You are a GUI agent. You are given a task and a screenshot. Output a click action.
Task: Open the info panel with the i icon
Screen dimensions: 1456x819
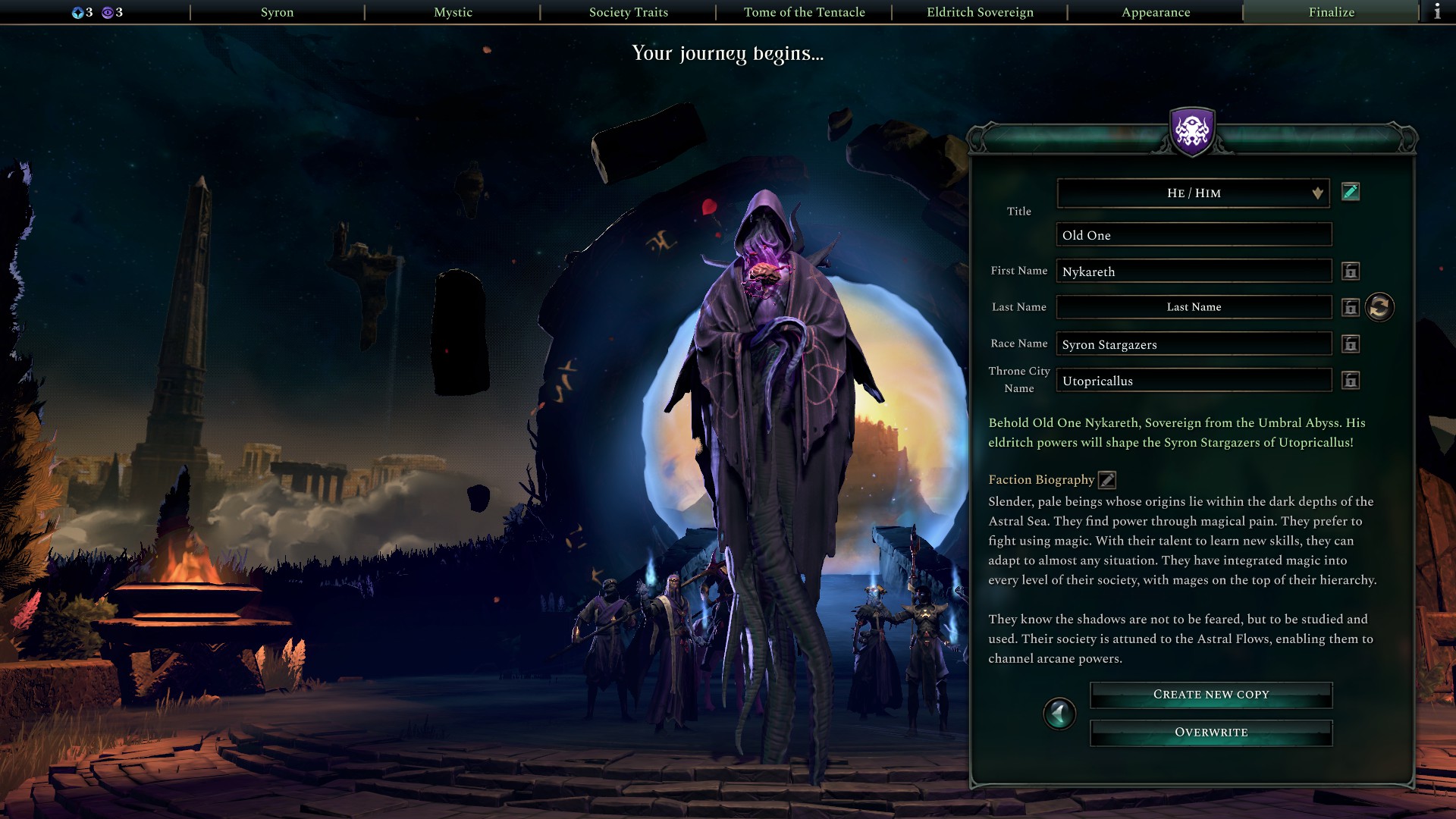pos(1437,12)
